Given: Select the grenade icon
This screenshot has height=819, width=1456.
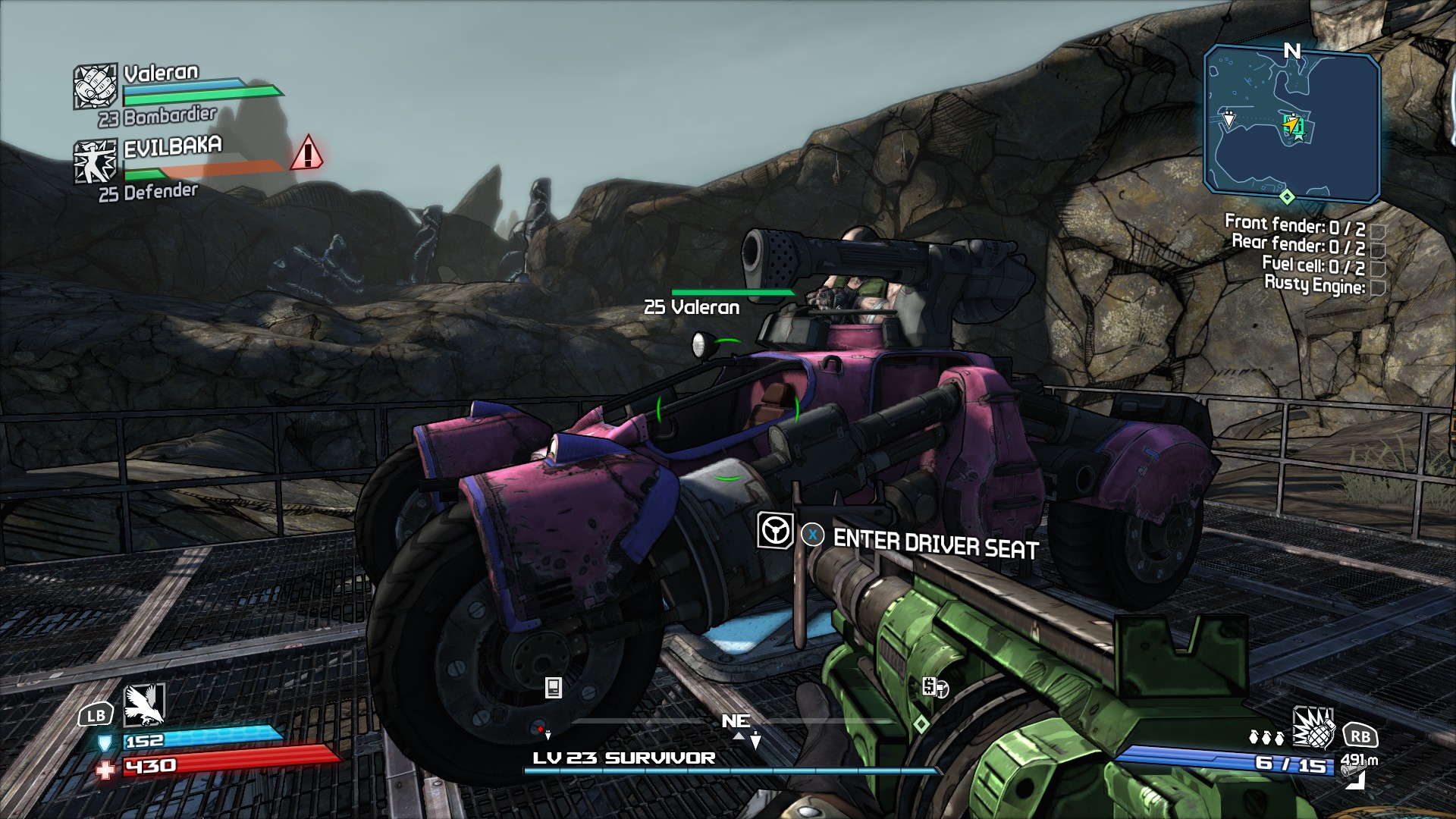Looking at the screenshot, I should 1313,729.
